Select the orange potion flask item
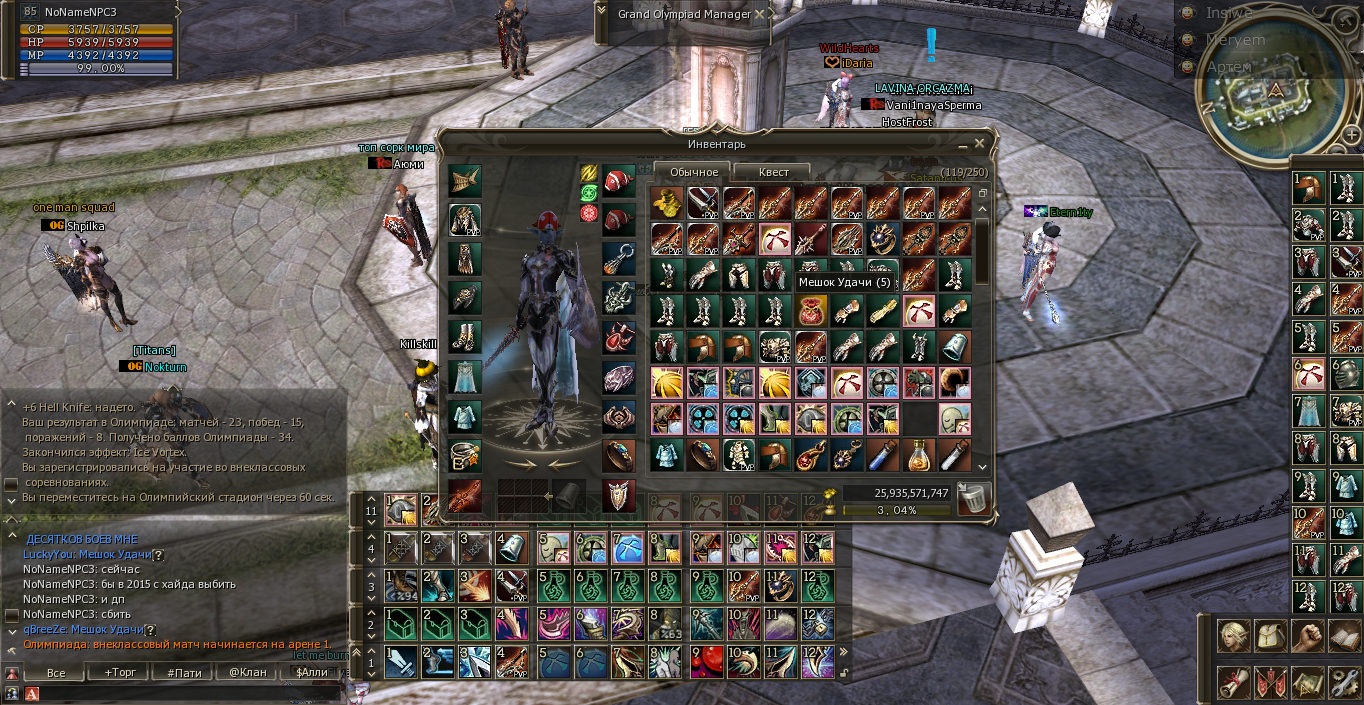 [x=918, y=455]
